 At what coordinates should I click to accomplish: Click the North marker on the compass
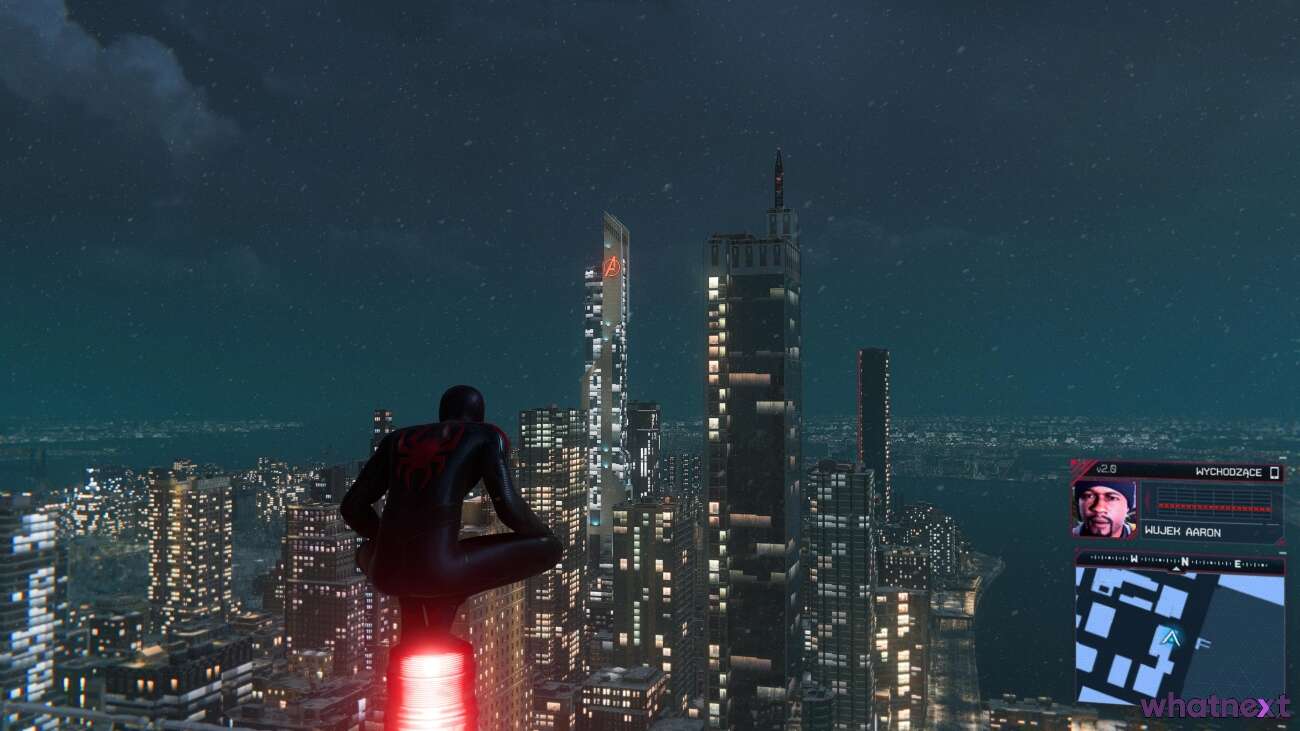pos(1184,560)
